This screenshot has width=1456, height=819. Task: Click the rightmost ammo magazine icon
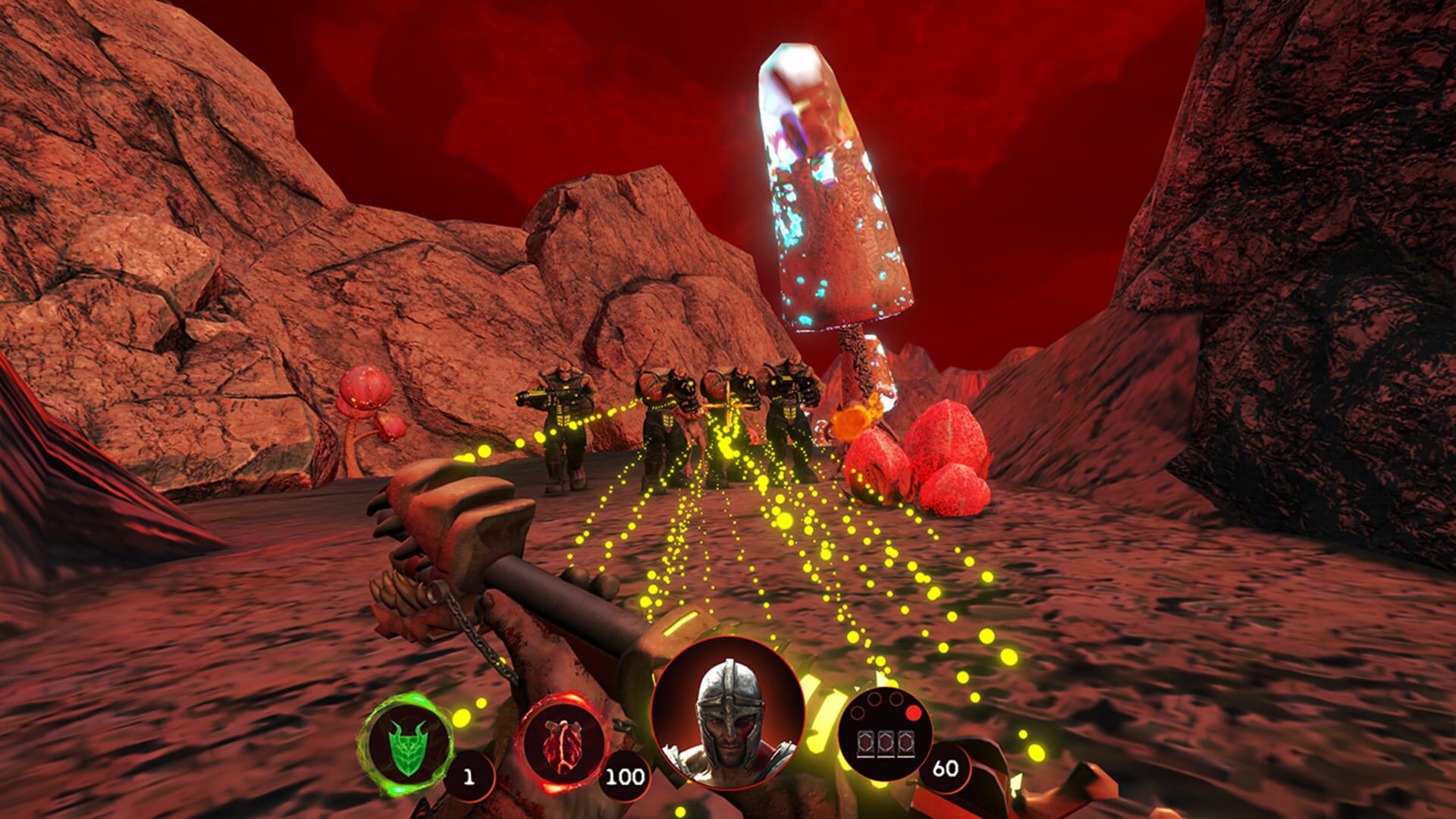click(x=906, y=743)
